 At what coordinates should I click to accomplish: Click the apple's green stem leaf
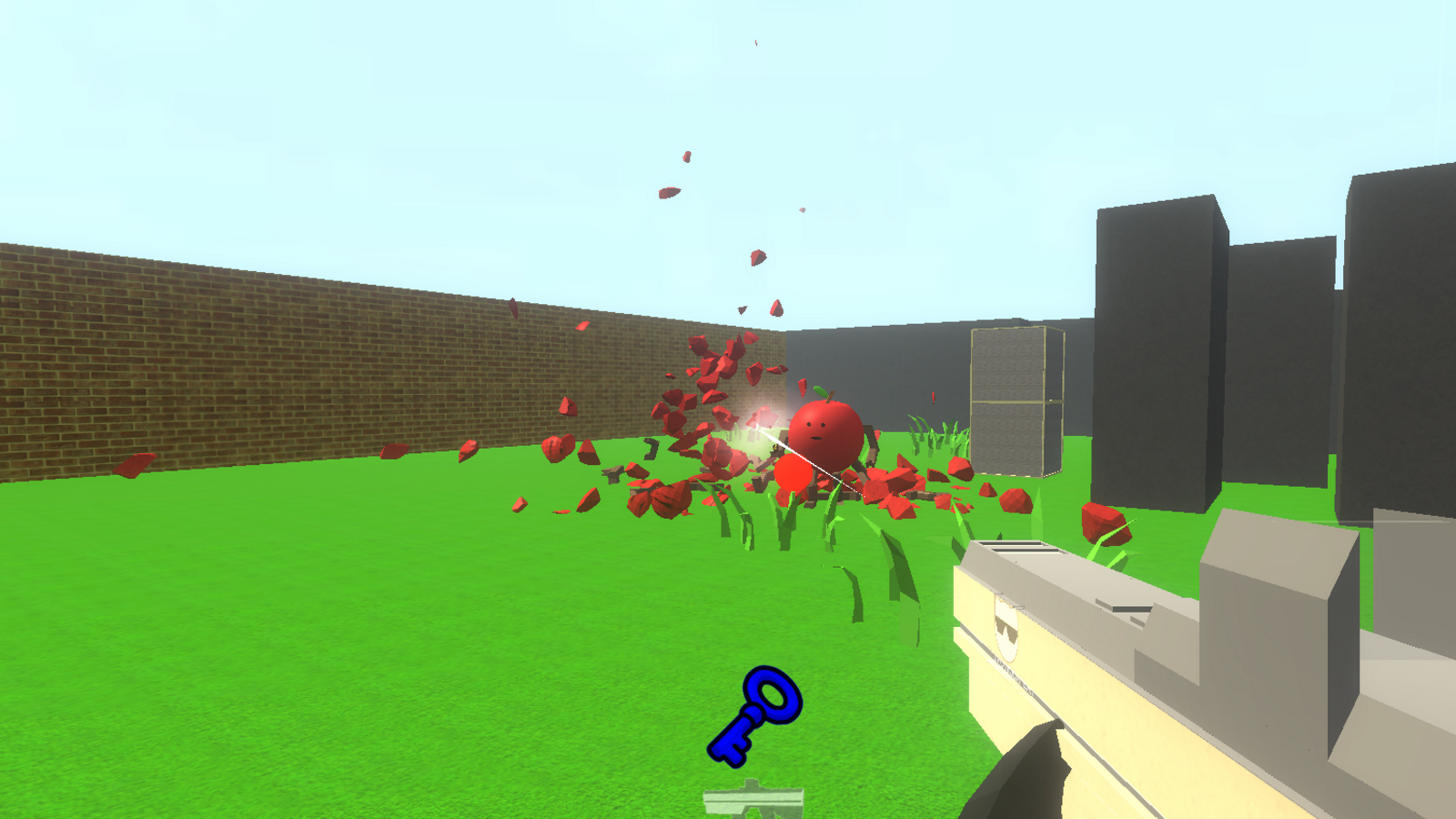pyautogui.click(x=822, y=393)
